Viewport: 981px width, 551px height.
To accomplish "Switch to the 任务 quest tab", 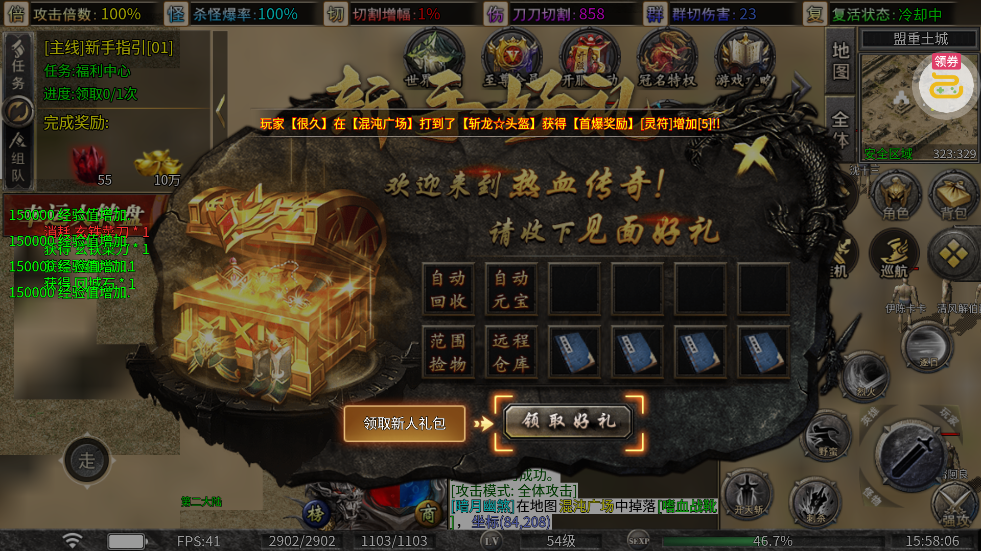I will [18, 70].
